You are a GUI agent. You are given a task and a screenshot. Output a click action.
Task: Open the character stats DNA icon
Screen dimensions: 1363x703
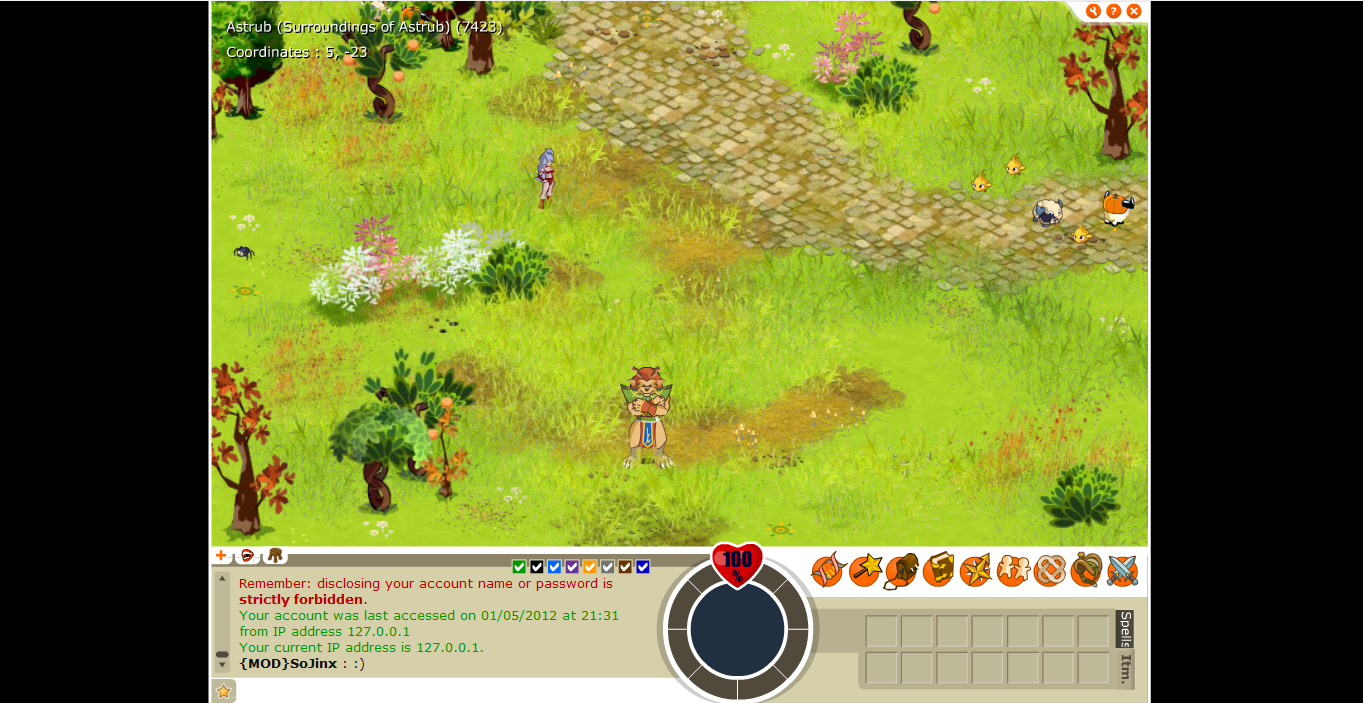click(827, 571)
